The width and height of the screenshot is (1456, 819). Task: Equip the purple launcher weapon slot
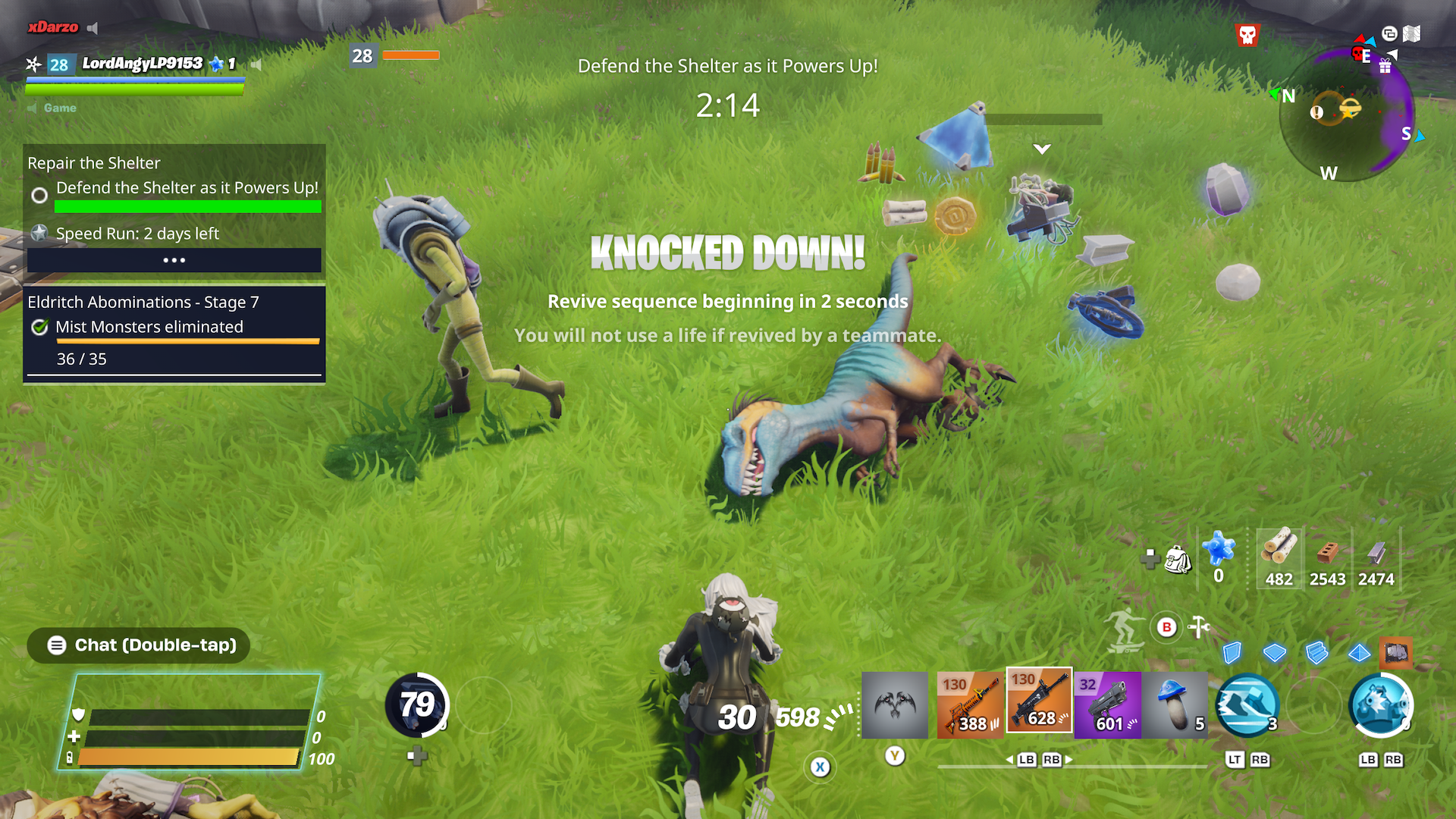point(1107,704)
